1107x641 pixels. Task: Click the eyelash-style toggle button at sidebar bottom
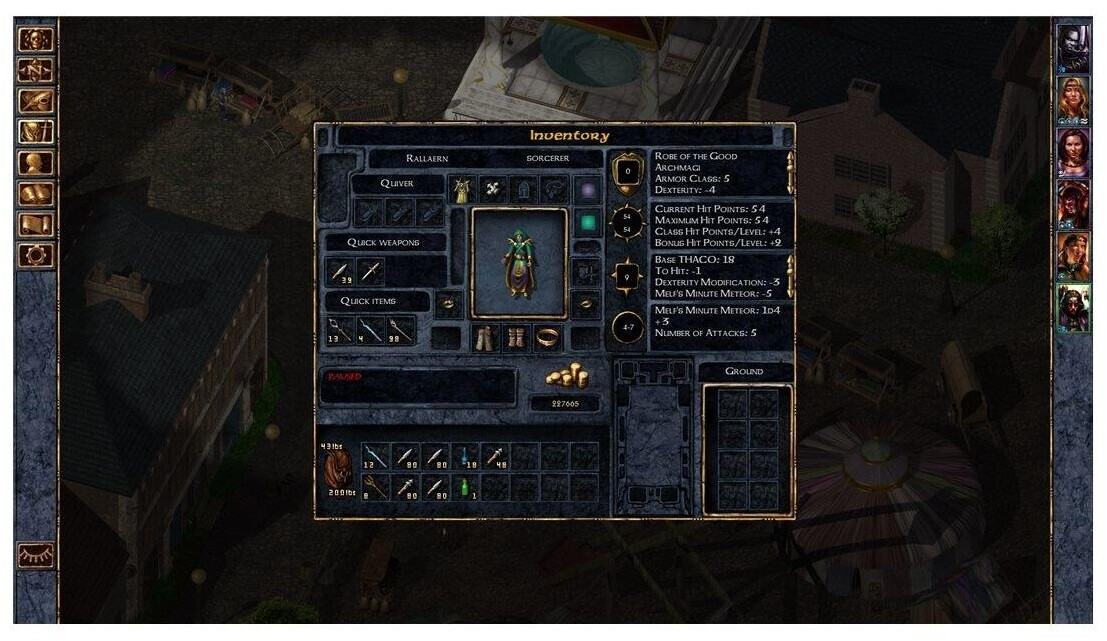point(36,555)
